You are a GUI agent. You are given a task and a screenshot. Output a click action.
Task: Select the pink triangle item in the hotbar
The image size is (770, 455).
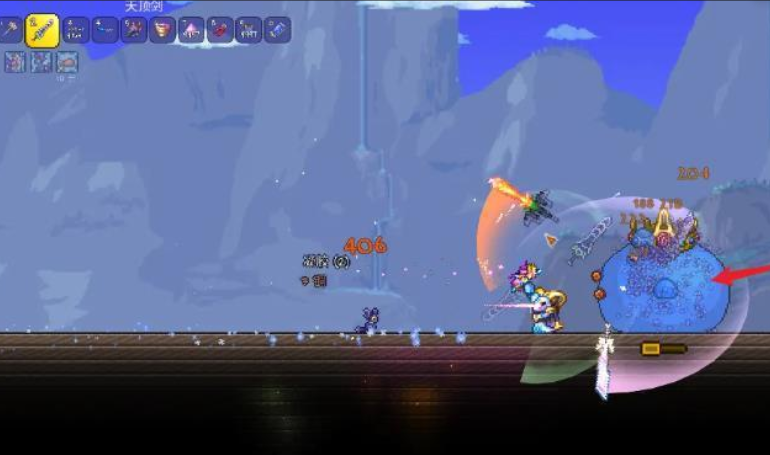tap(191, 30)
